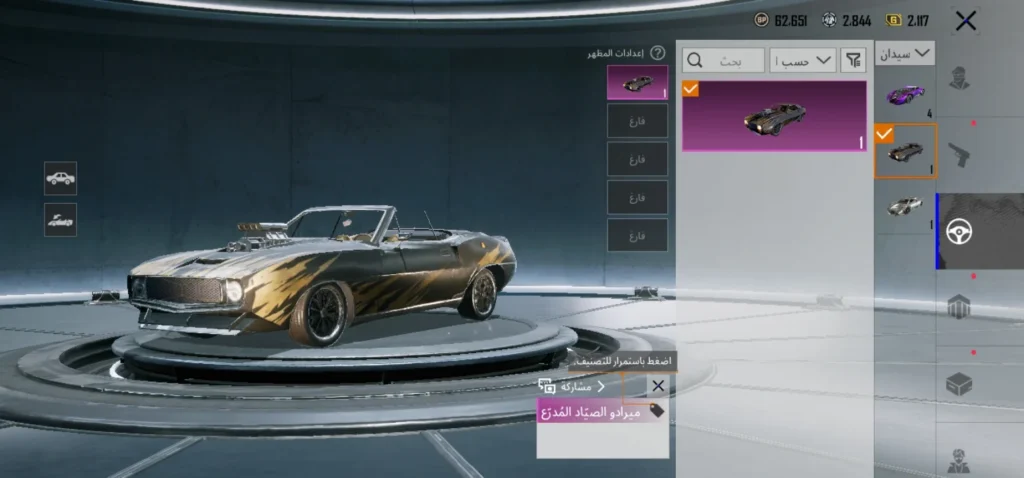Choose the purple sports car in the list
Screen dimensions: 1024x478
pos(905,95)
